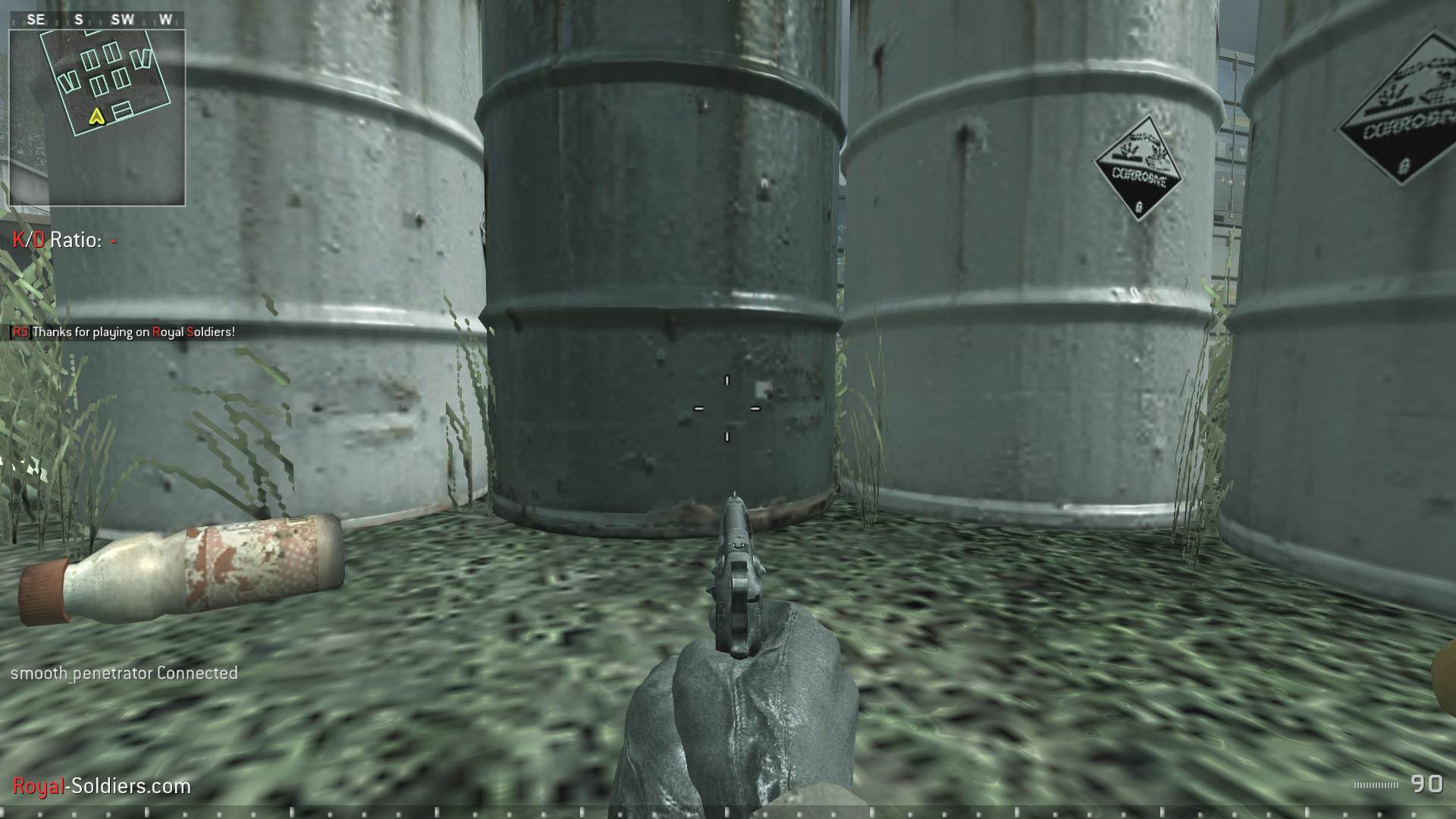
Task: Click the smooth_penetrator Connected notification
Action: click(124, 673)
